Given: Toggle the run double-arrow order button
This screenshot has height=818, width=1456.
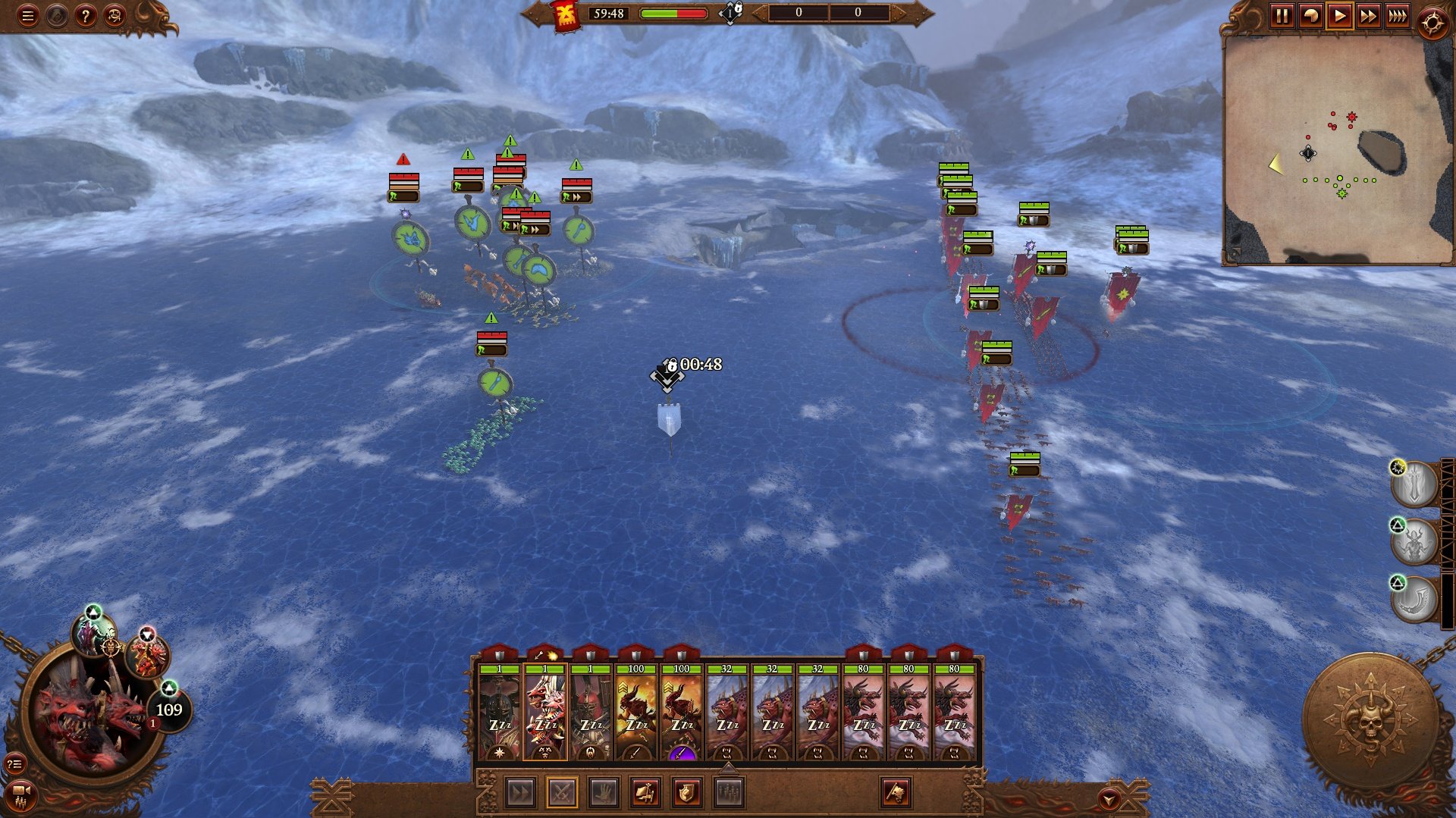Looking at the screenshot, I should click(520, 793).
